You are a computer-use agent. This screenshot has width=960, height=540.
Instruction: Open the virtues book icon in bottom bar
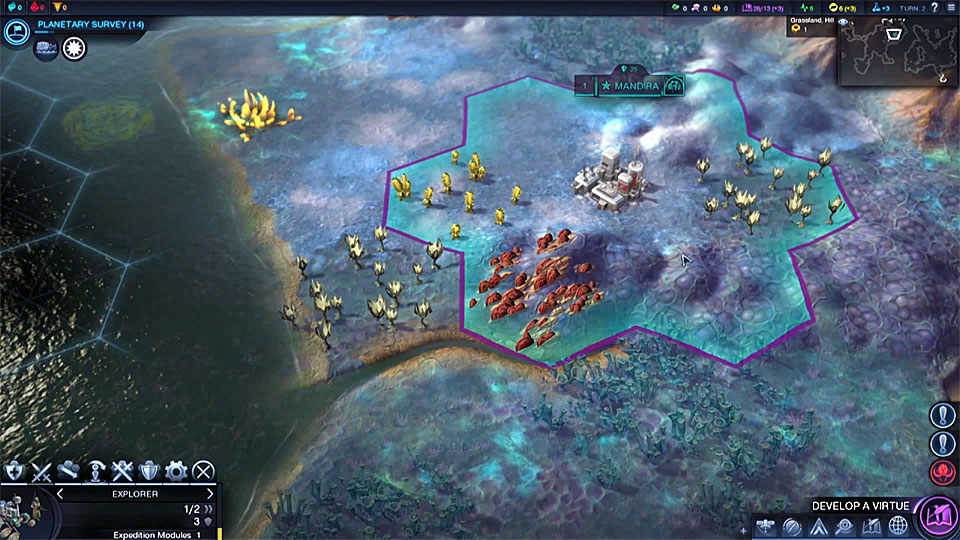pos(871,527)
